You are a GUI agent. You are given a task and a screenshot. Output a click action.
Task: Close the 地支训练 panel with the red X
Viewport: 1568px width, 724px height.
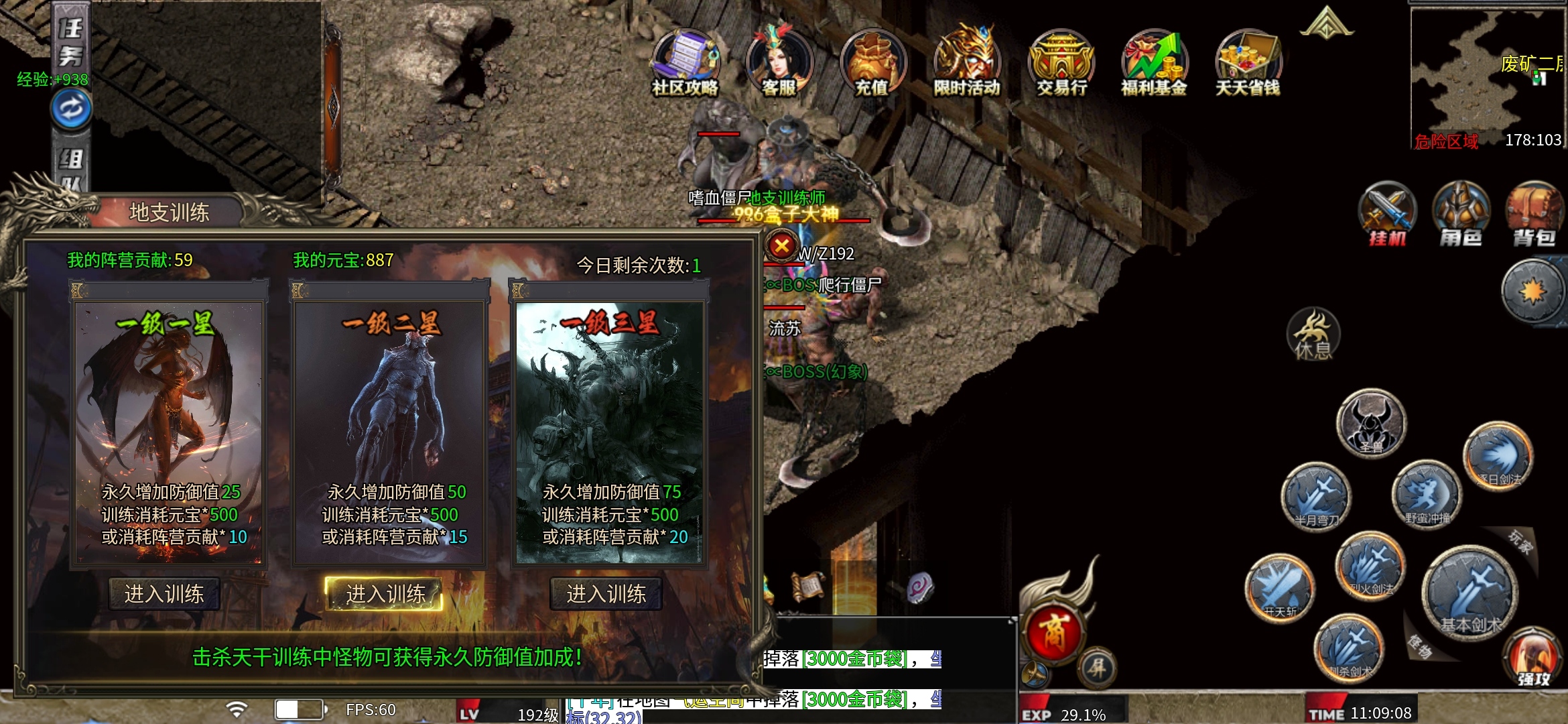[x=781, y=246]
